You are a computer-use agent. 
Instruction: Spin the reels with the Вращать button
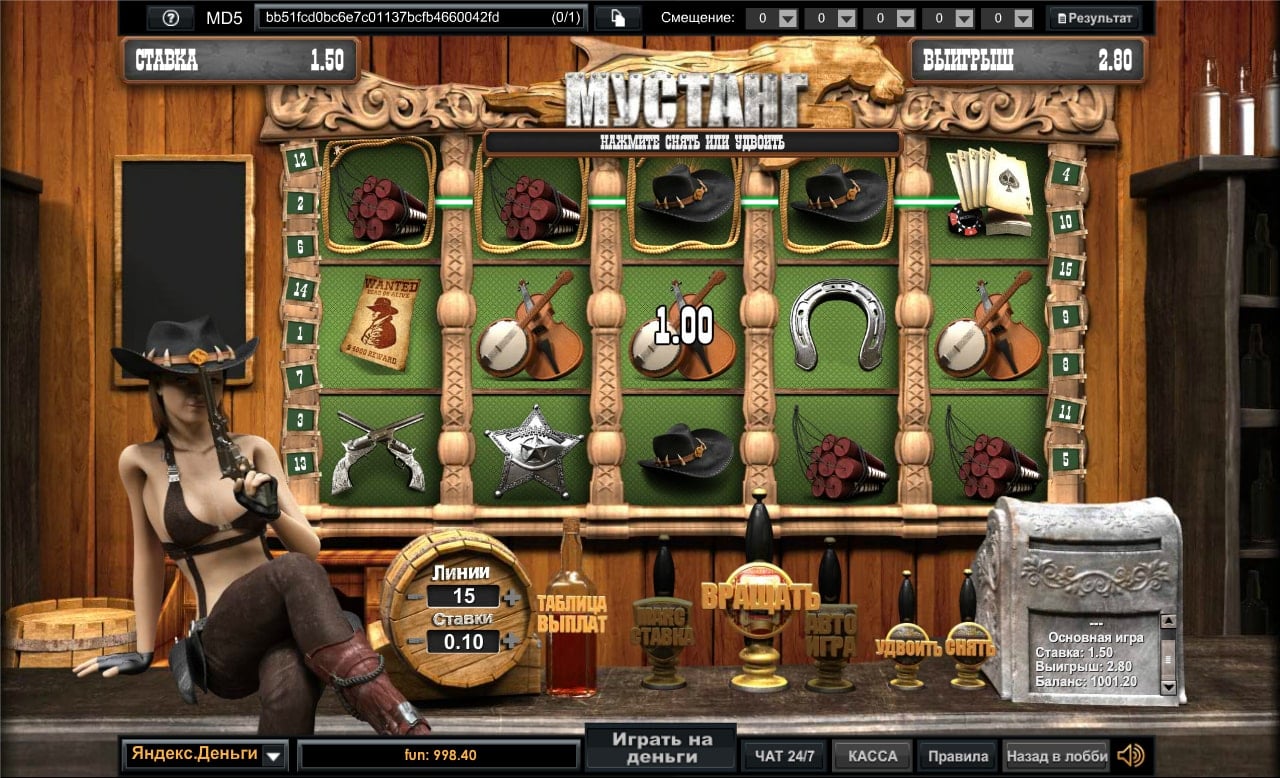tap(760, 598)
